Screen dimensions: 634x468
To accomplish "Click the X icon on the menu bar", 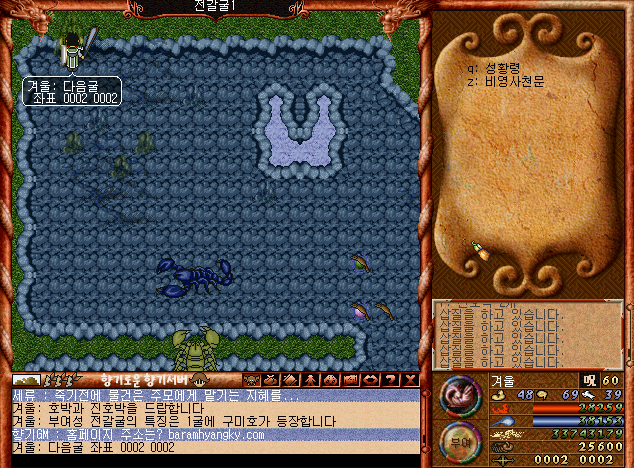I will 412,380.
